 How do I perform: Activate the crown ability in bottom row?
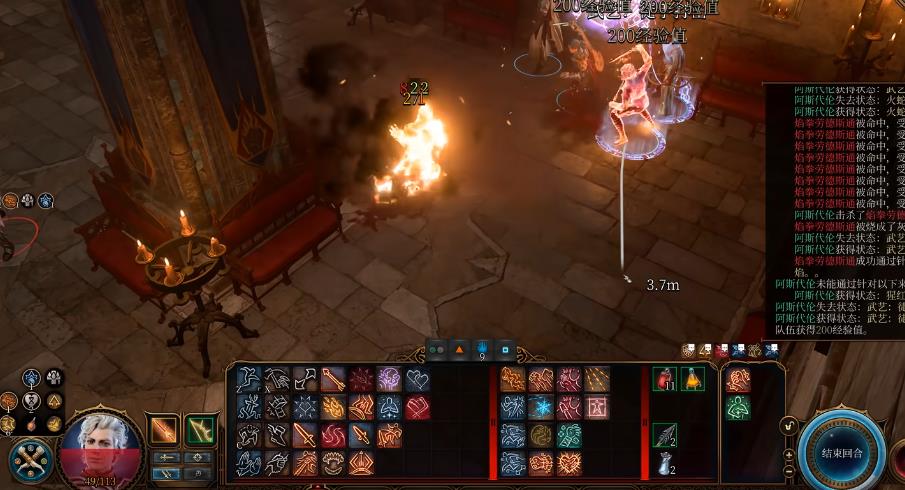(361, 463)
